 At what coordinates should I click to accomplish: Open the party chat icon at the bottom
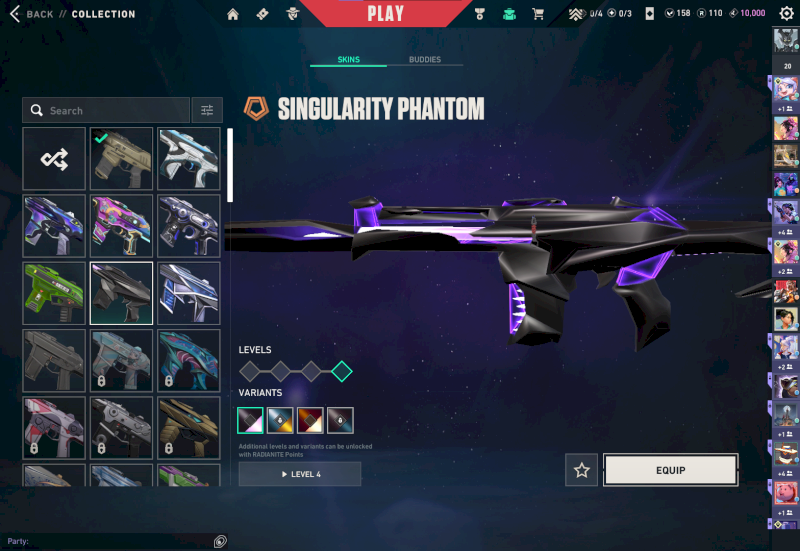click(x=220, y=541)
